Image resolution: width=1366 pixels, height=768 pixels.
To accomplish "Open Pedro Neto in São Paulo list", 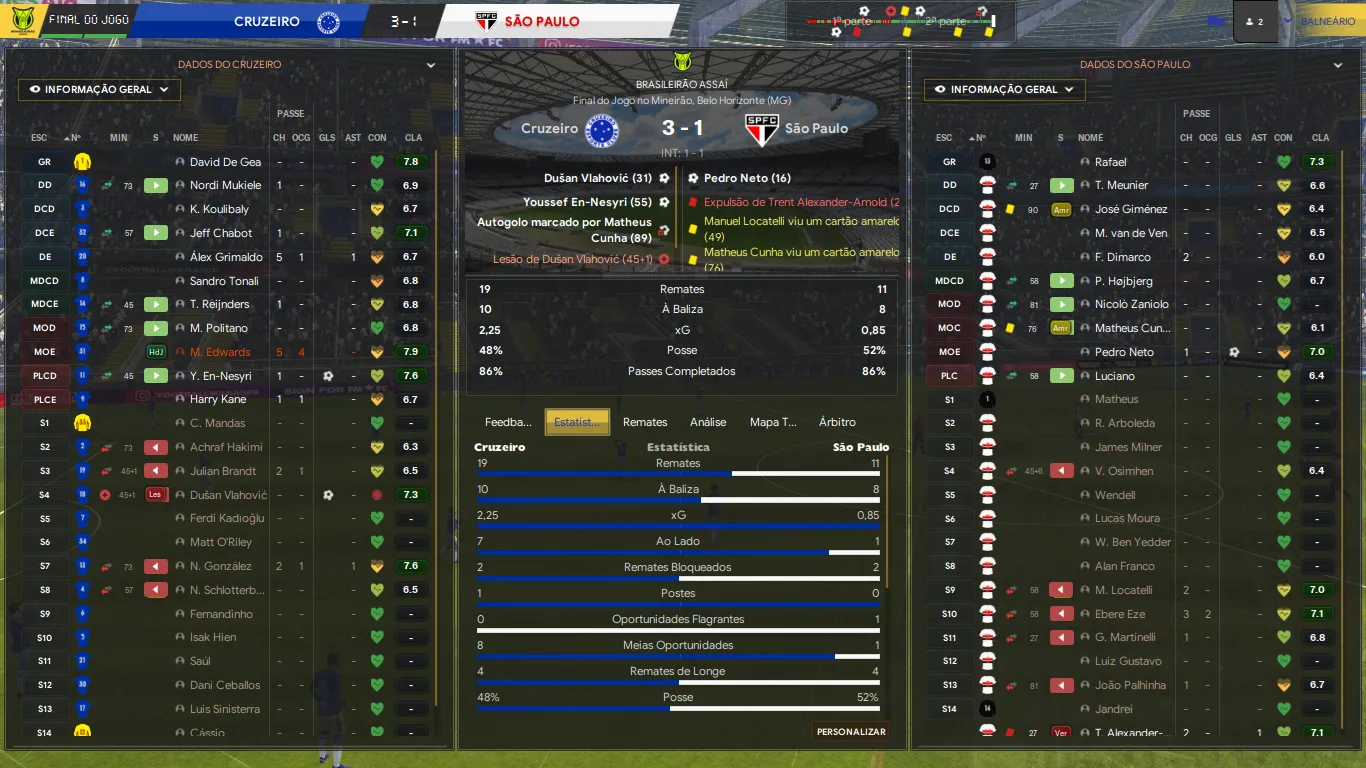I will pos(1124,352).
